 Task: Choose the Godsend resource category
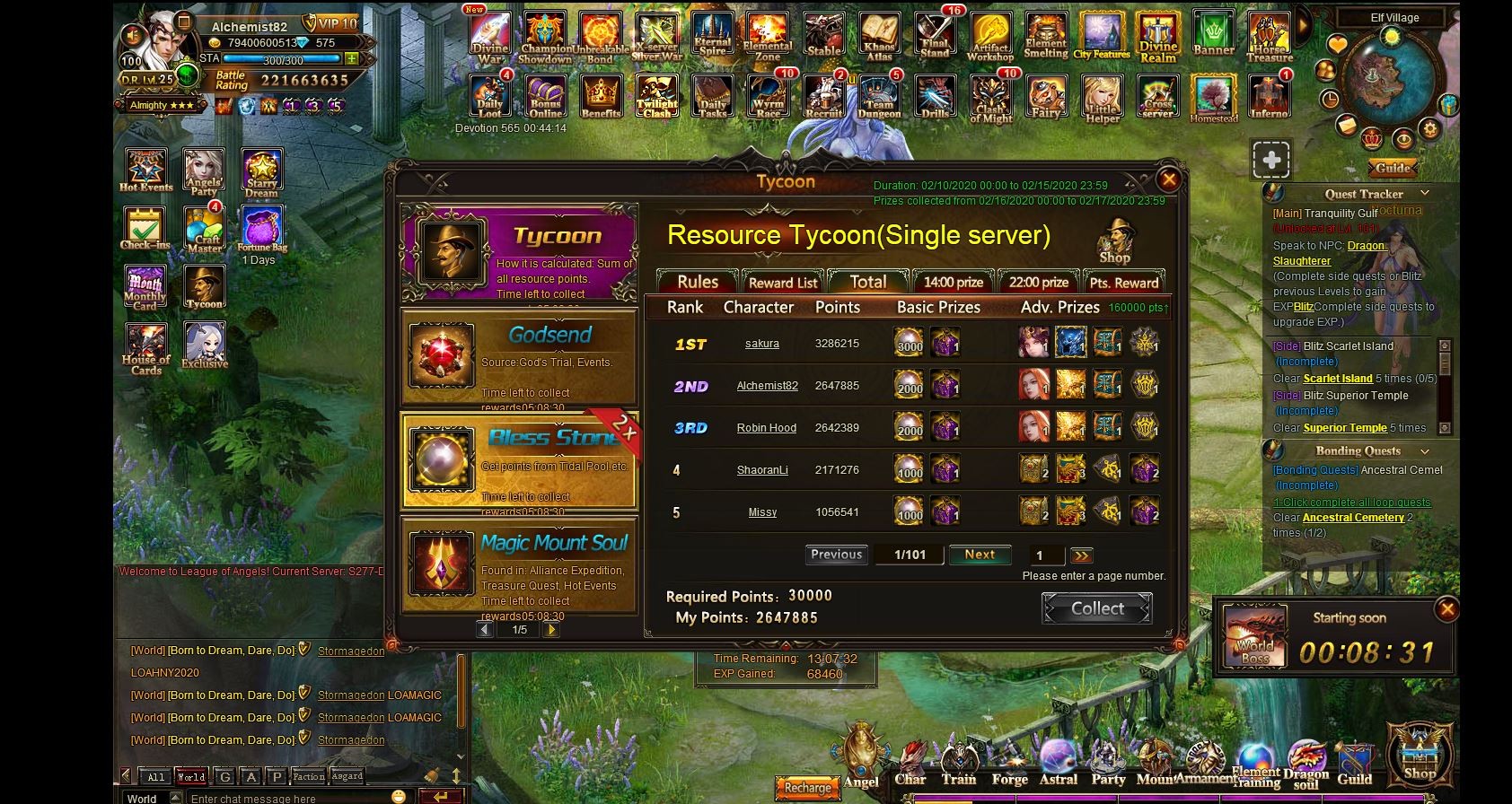pos(519,358)
